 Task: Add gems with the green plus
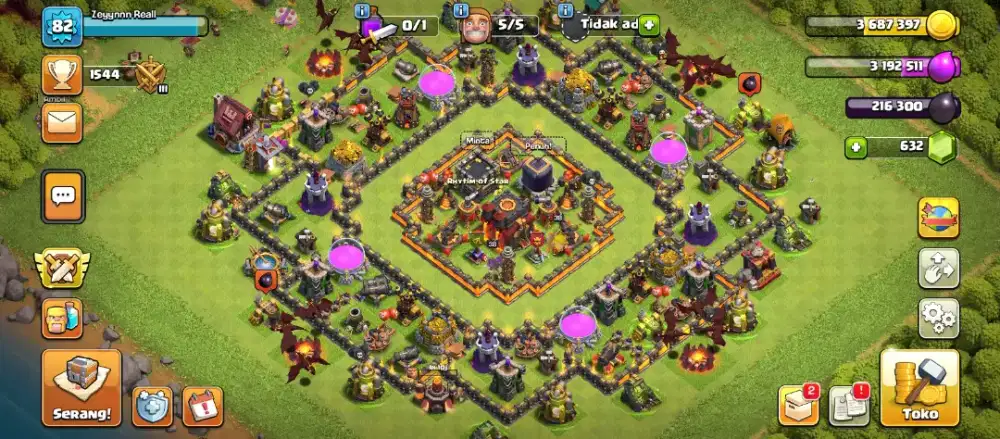click(x=855, y=148)
